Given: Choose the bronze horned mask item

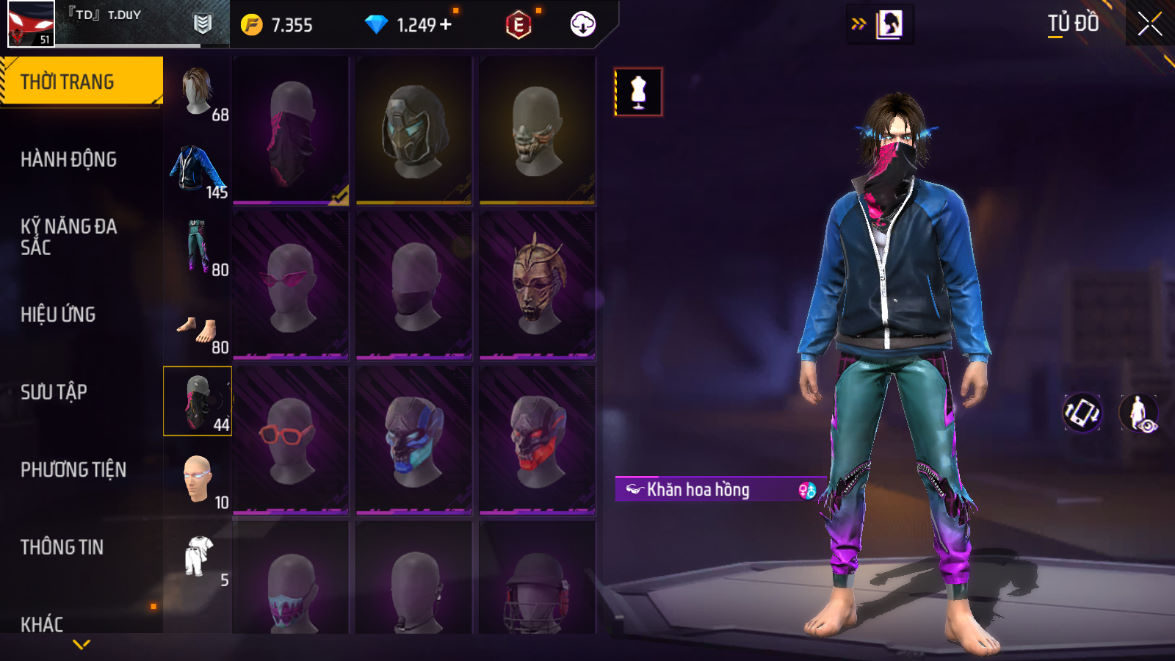Looking at the screenshot, I should click(537, 287).
